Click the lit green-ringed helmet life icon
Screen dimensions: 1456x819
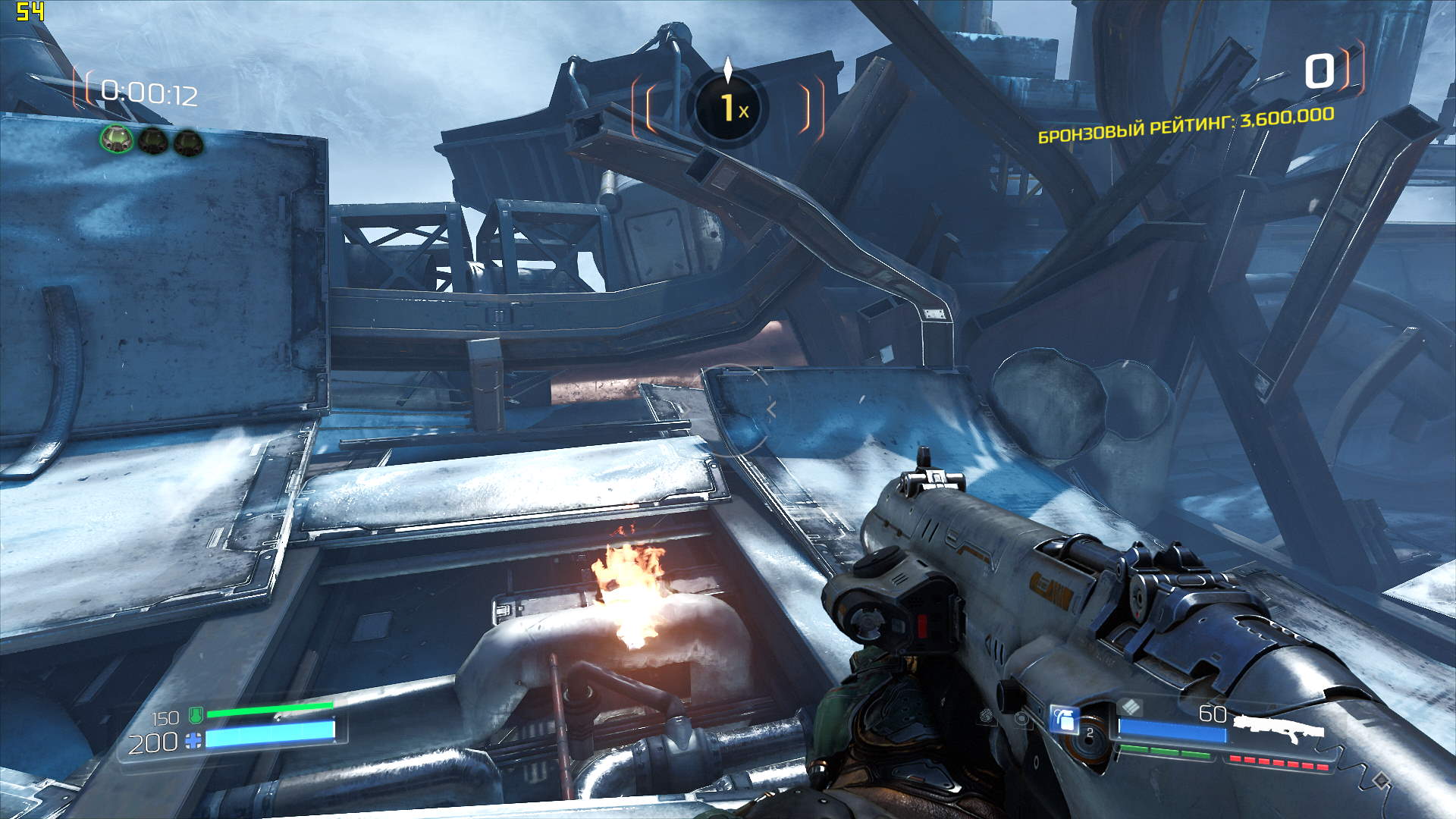[x=117, y=140]
